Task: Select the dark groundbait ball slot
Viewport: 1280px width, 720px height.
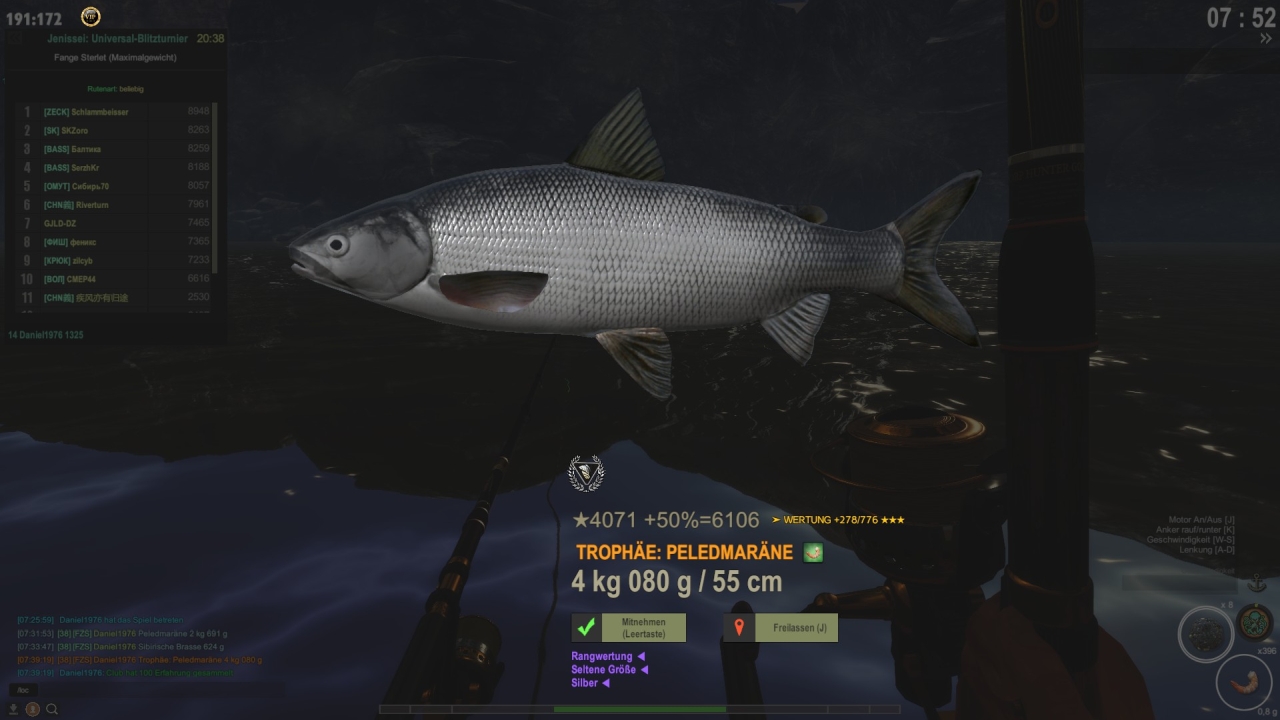Action: click(x=1205, y=634)
